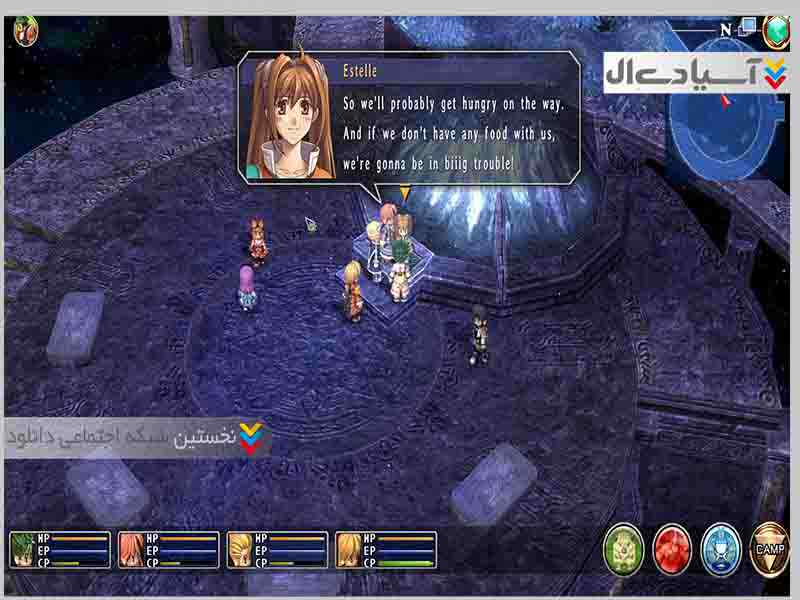Open the CAMP menu
The height and width of the screenshot is (600, 800).
tap(769, 547)
